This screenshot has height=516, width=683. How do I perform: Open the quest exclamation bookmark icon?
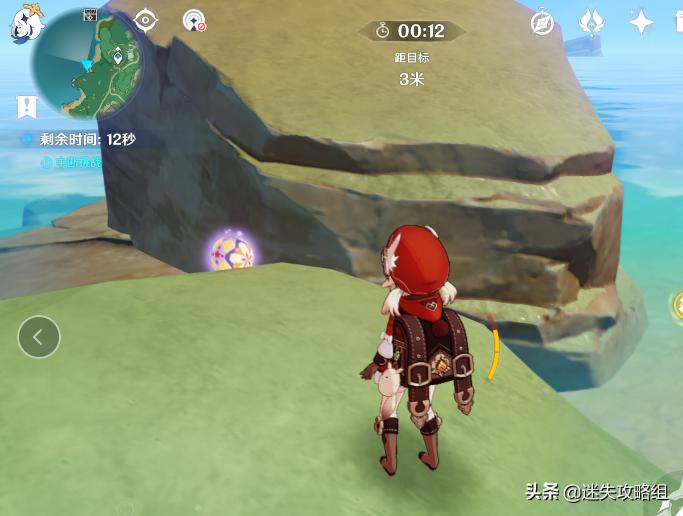click(26, 106)
